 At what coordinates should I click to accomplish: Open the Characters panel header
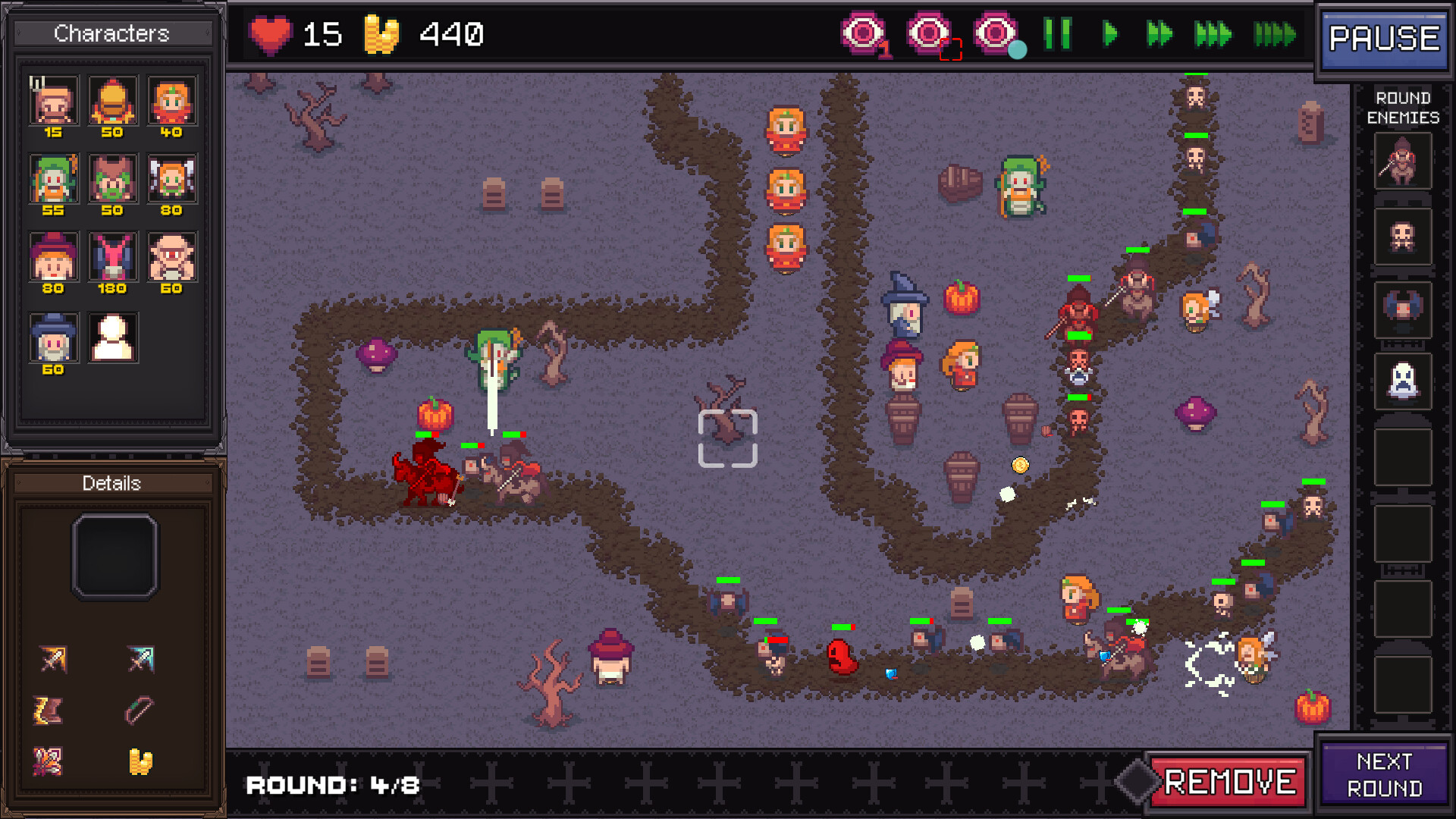coord(111,33)
